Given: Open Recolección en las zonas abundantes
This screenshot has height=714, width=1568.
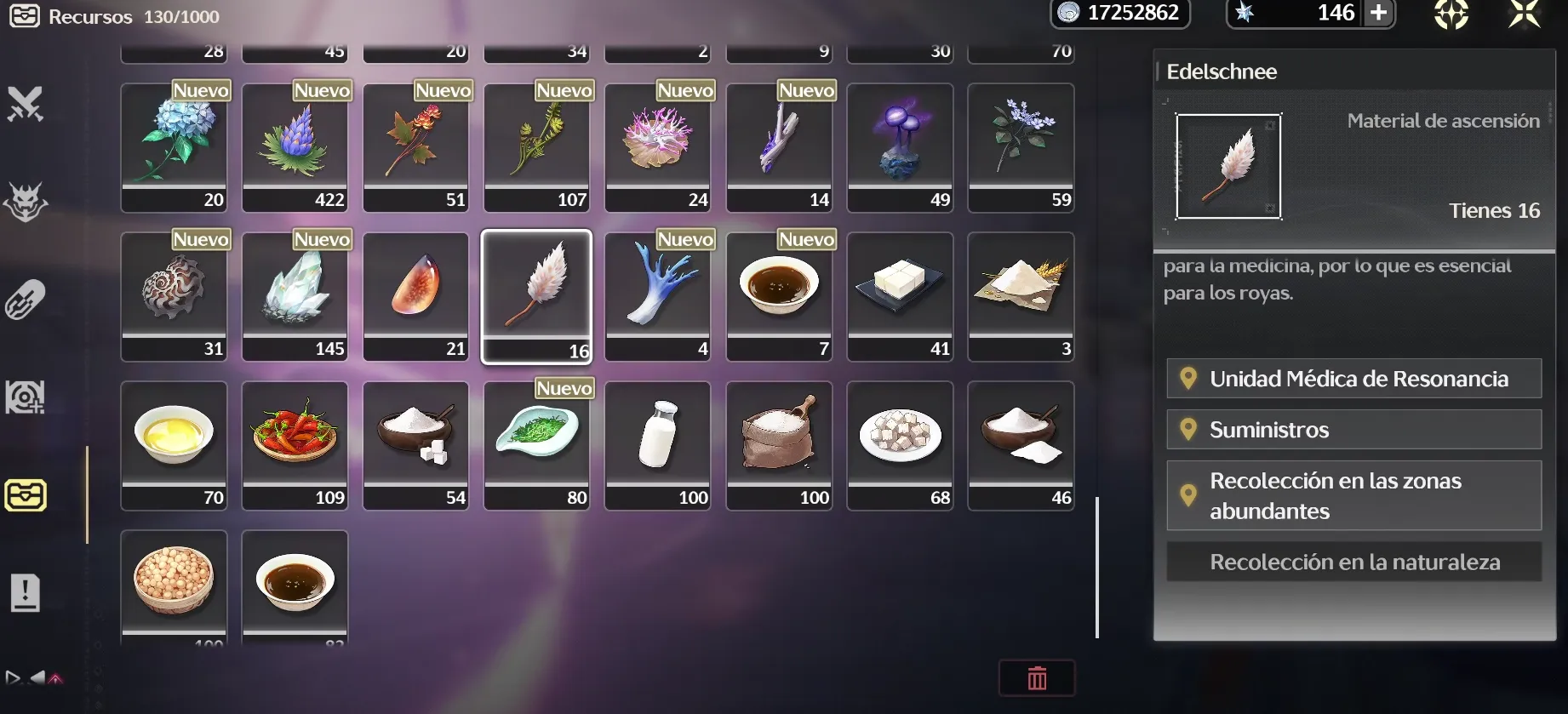Looking at the screenshot, I should (x=1353, y=495).
